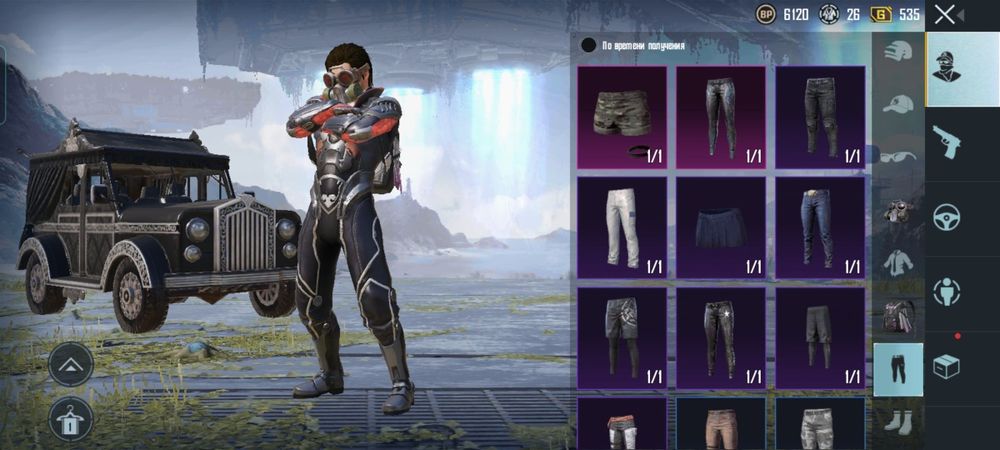Pick the dark blue skirt item

pyautogui.click(x=720, y=227)
